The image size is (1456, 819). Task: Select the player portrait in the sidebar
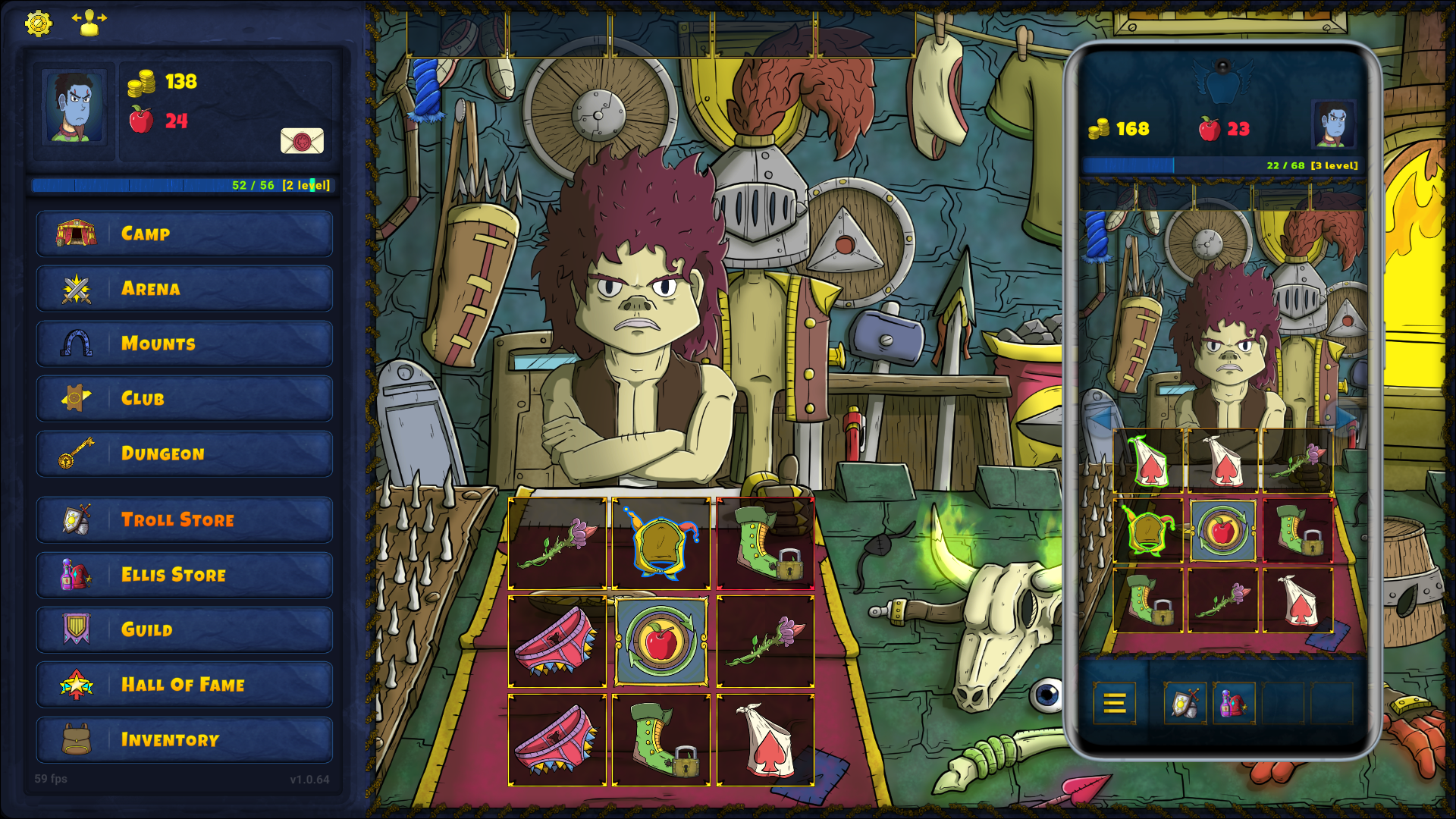point(74,107)
